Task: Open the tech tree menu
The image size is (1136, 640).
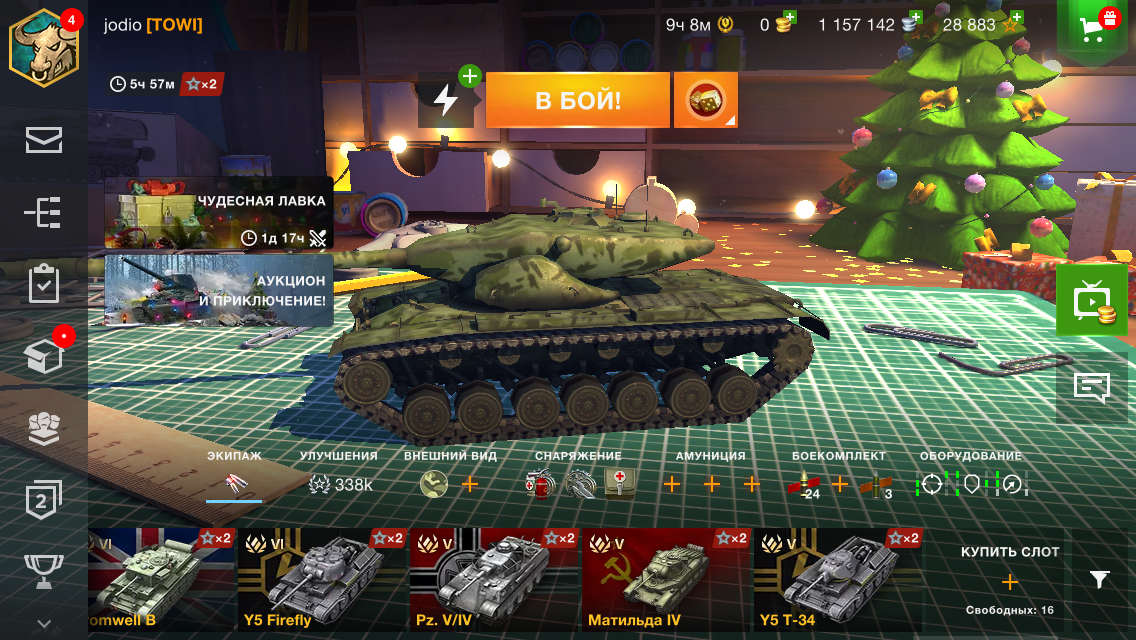Action: pos(43,212)
